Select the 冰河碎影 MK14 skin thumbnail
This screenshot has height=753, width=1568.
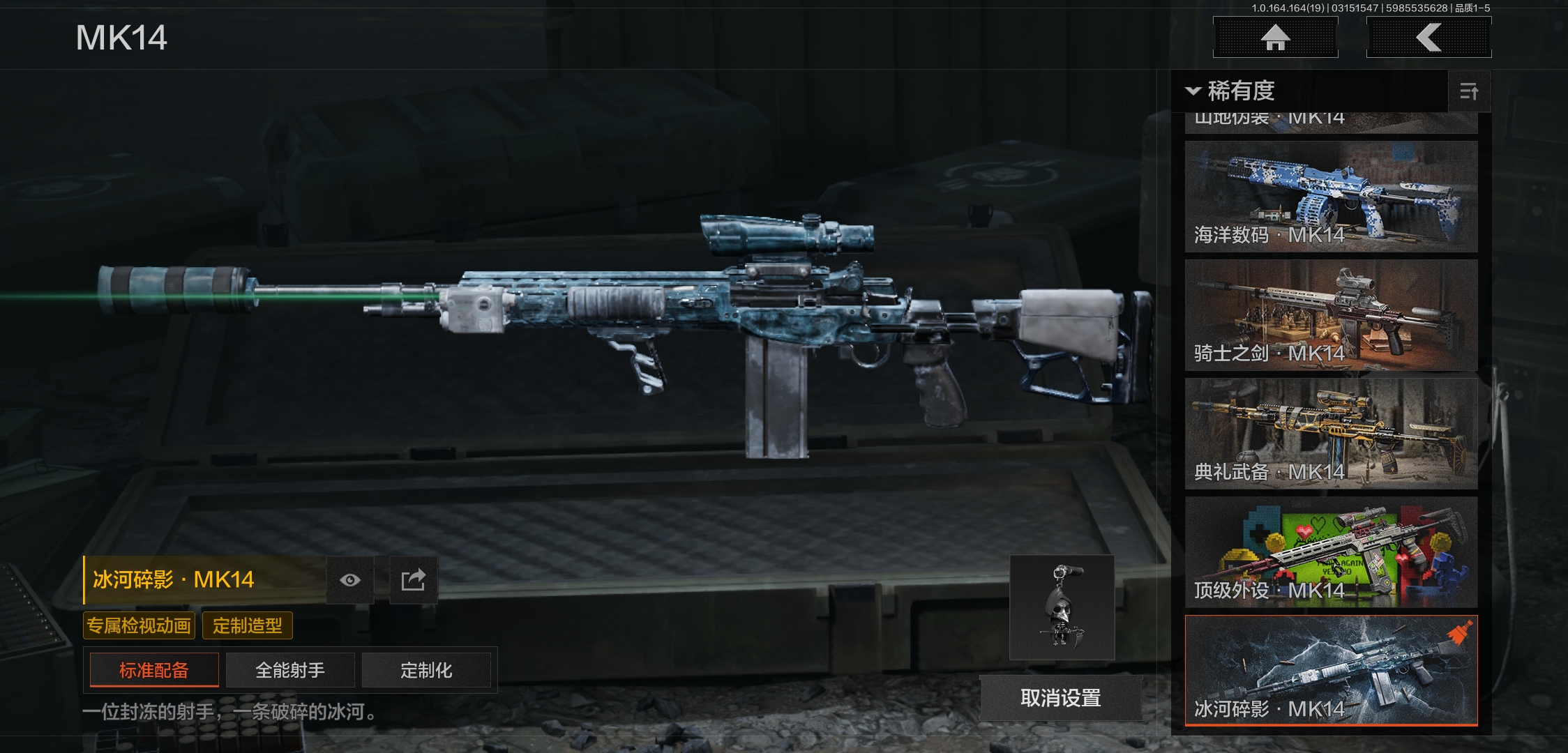point(1331,671)
